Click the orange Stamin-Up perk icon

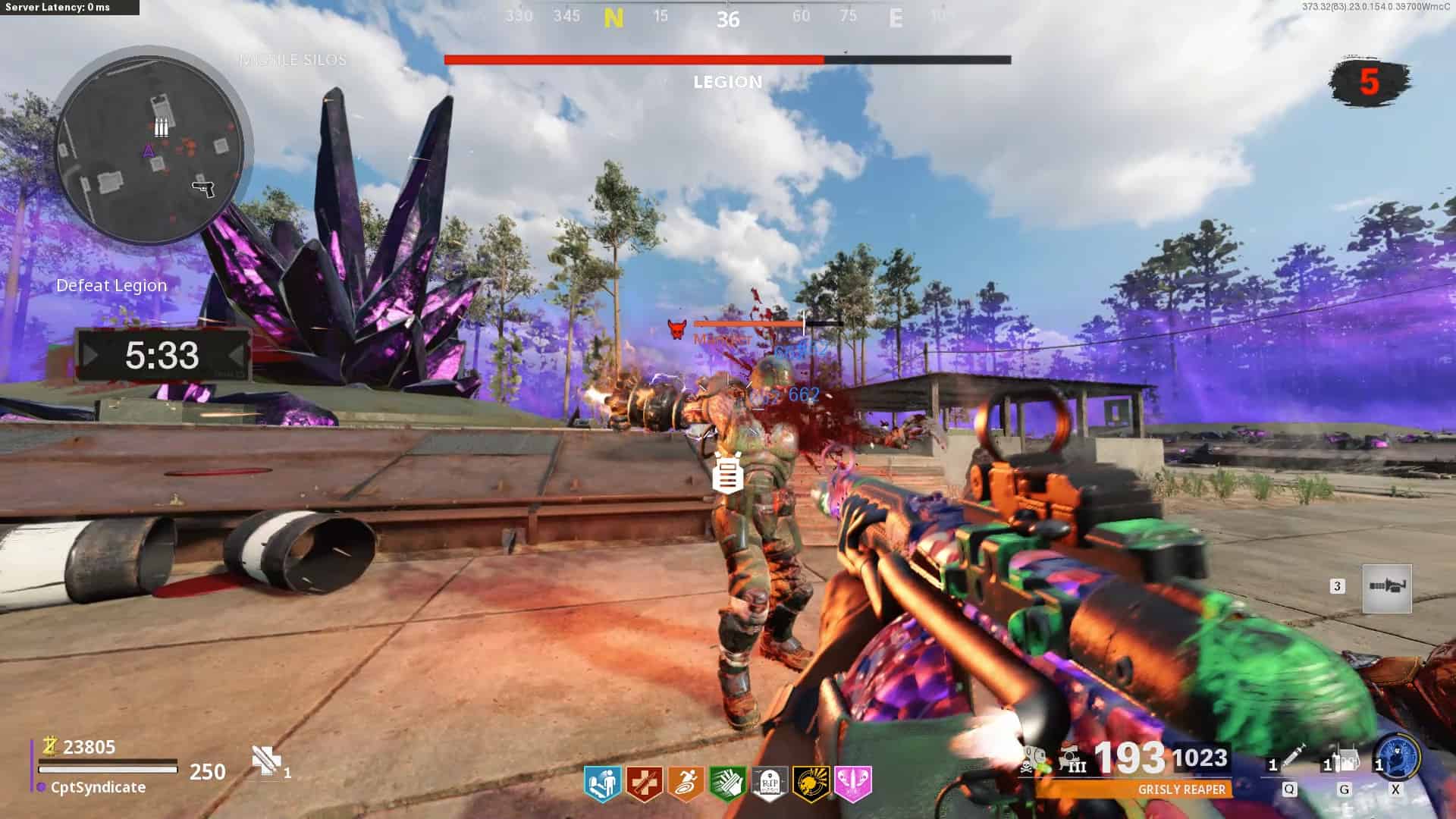pos(686,783)
